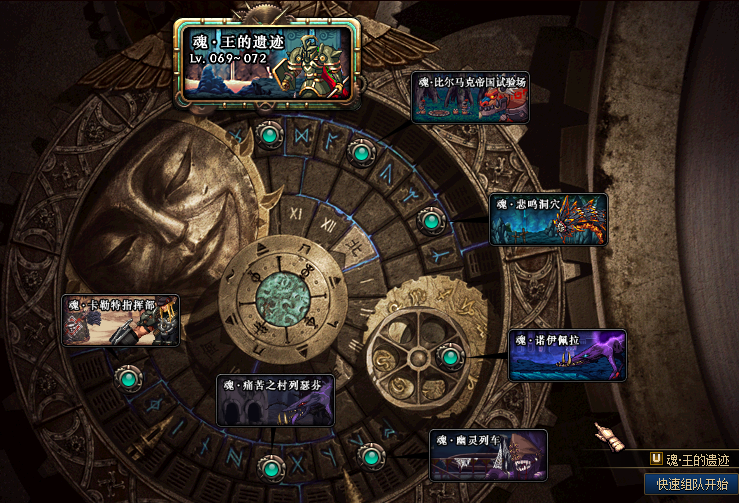Click the U 魂·王的遗迹 entry
739x503 pixels.
pyautogui.click(x=690, y=459)
